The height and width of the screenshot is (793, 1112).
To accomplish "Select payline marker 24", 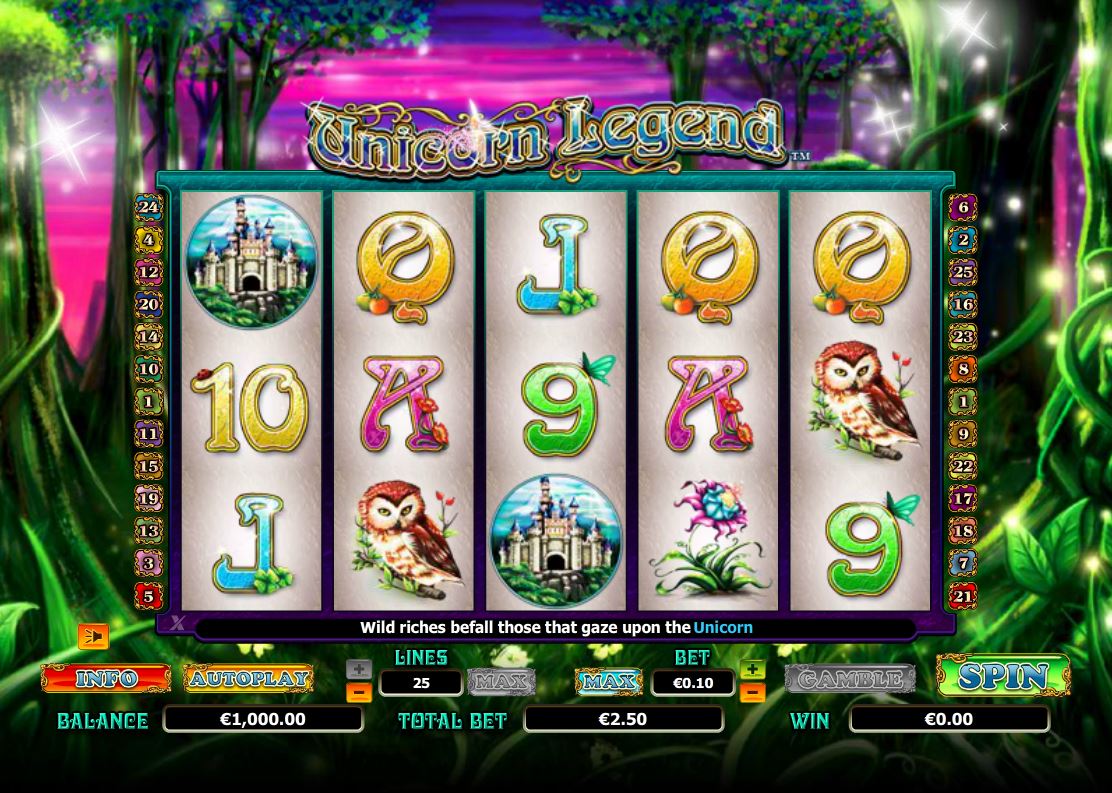I will [148, 208].
